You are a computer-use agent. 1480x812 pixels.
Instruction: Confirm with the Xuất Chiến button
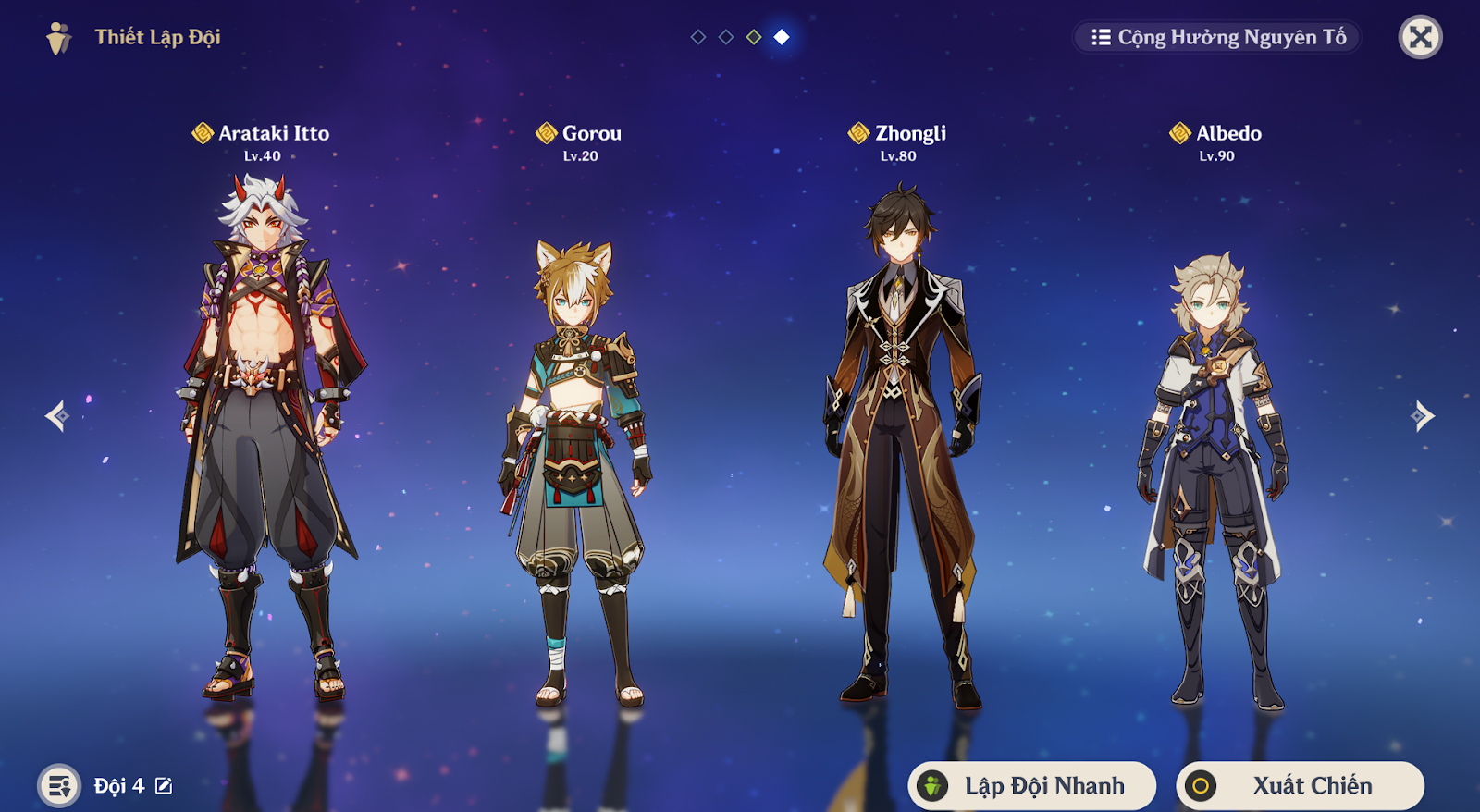click(x=1300, y=785)
